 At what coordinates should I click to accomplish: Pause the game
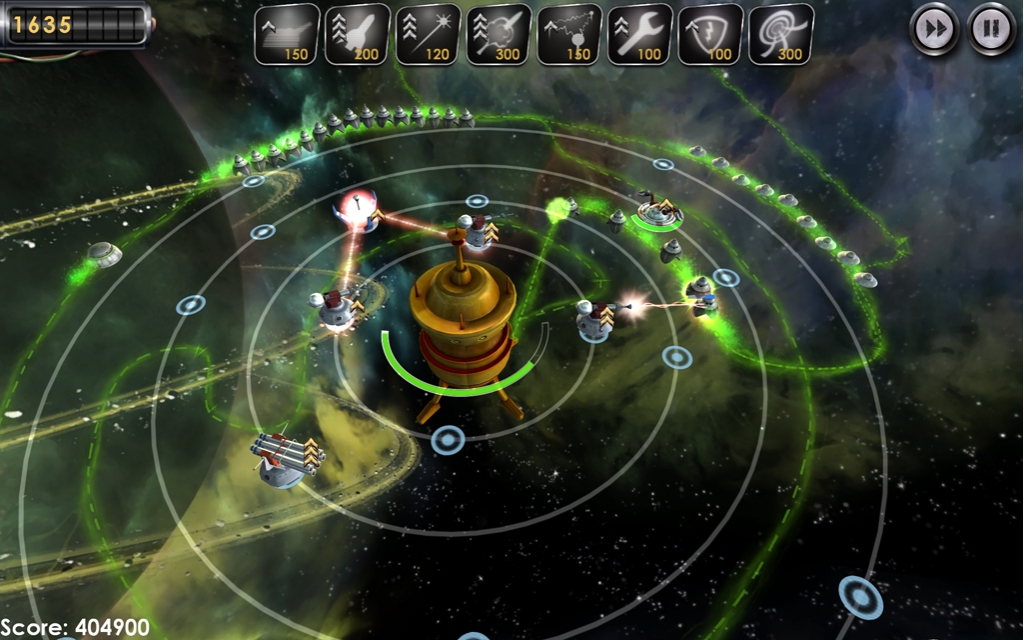pos(991,30)
